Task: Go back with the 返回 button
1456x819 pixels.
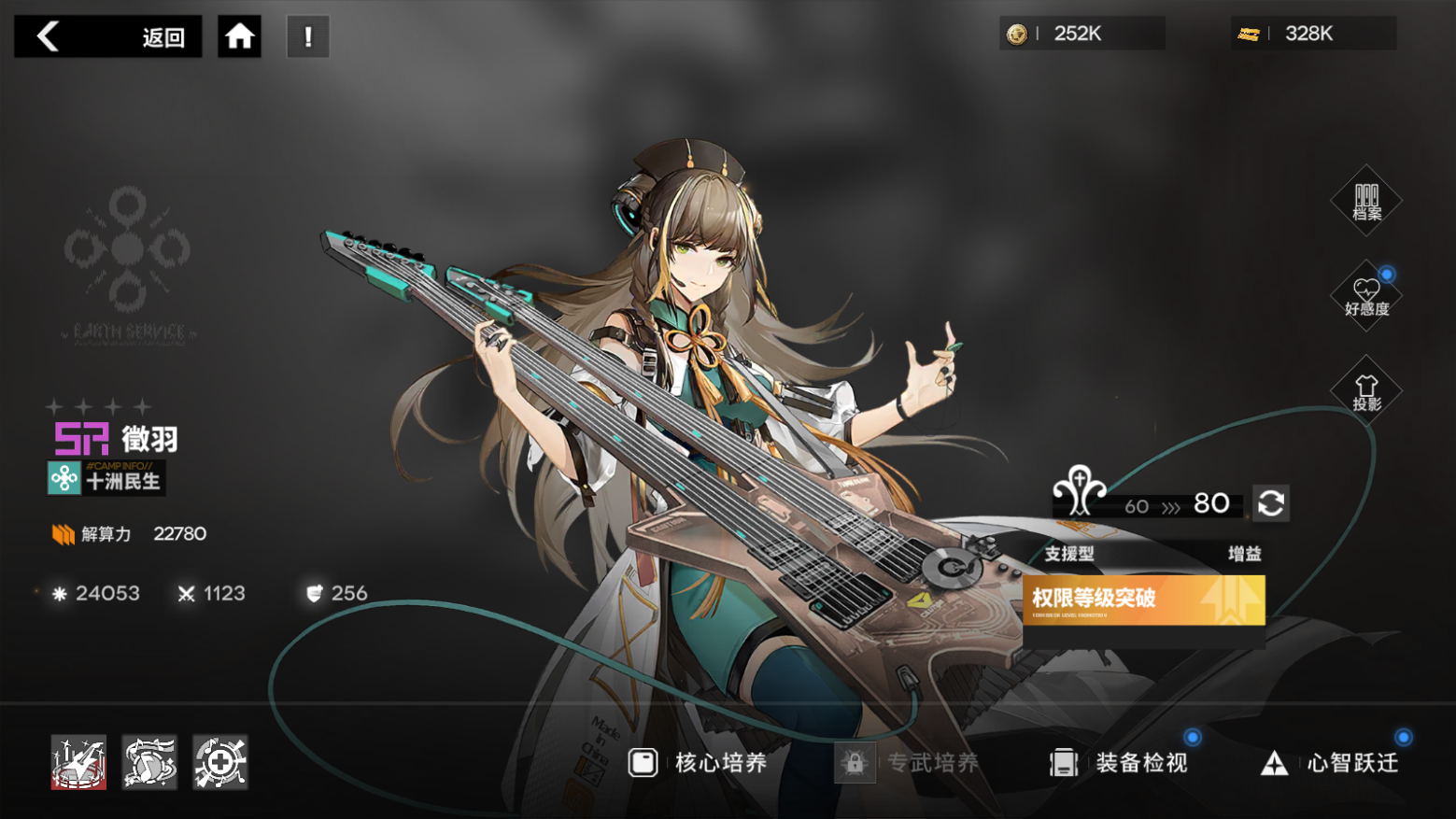Action: (107, 36)
